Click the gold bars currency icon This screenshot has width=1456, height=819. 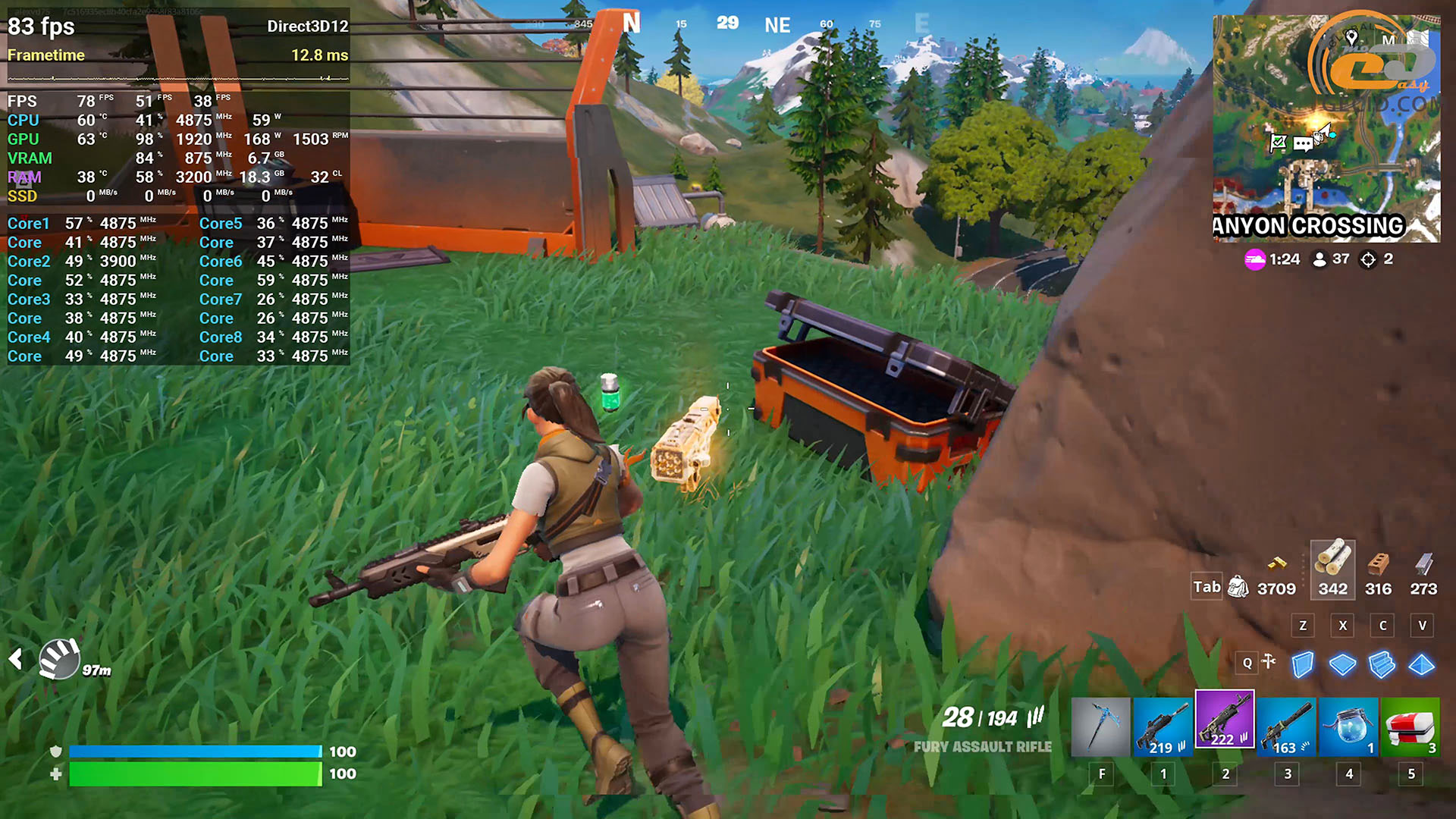[1277, 563]
